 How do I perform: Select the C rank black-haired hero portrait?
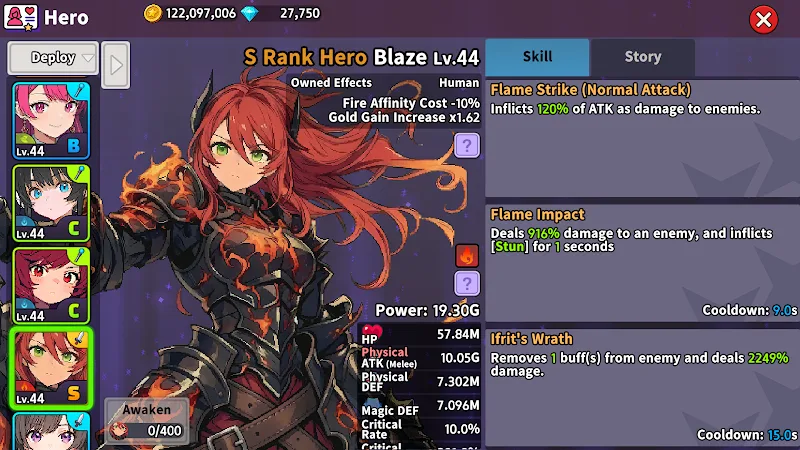point(51,203)
